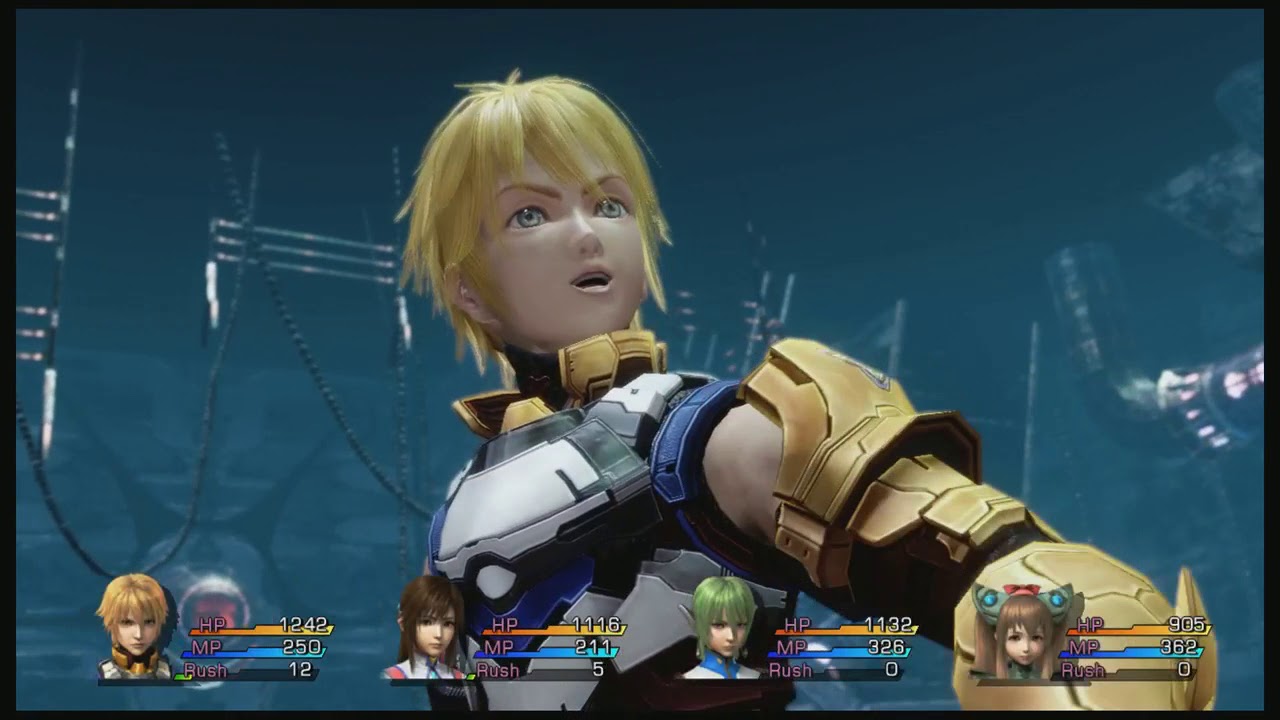Pick the girl with the red bow portrait
Screen dimensions: 1280x720
1021,632
